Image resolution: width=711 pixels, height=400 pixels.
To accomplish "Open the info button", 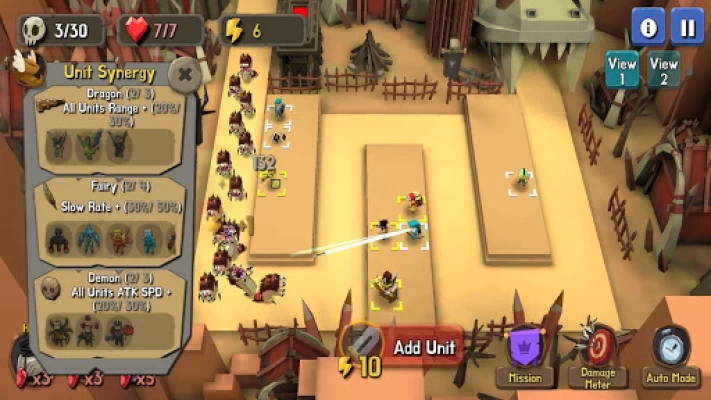I will (x=648, y=25).
